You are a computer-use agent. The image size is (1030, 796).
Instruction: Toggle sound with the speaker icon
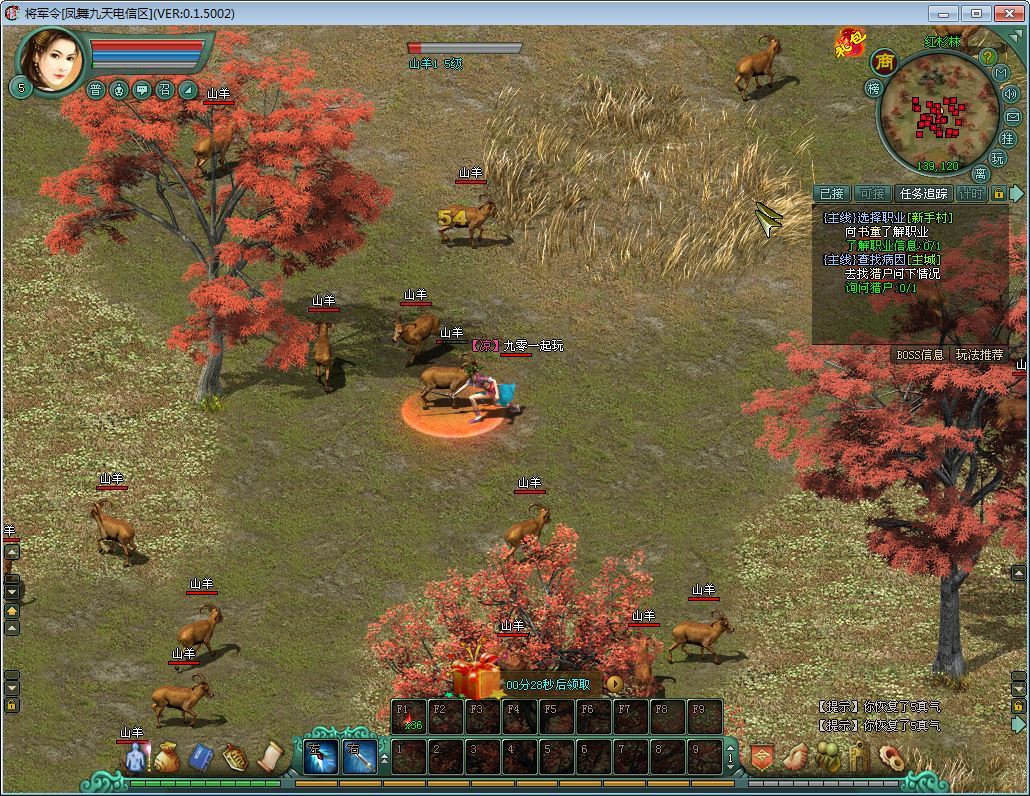point(1010,94)
